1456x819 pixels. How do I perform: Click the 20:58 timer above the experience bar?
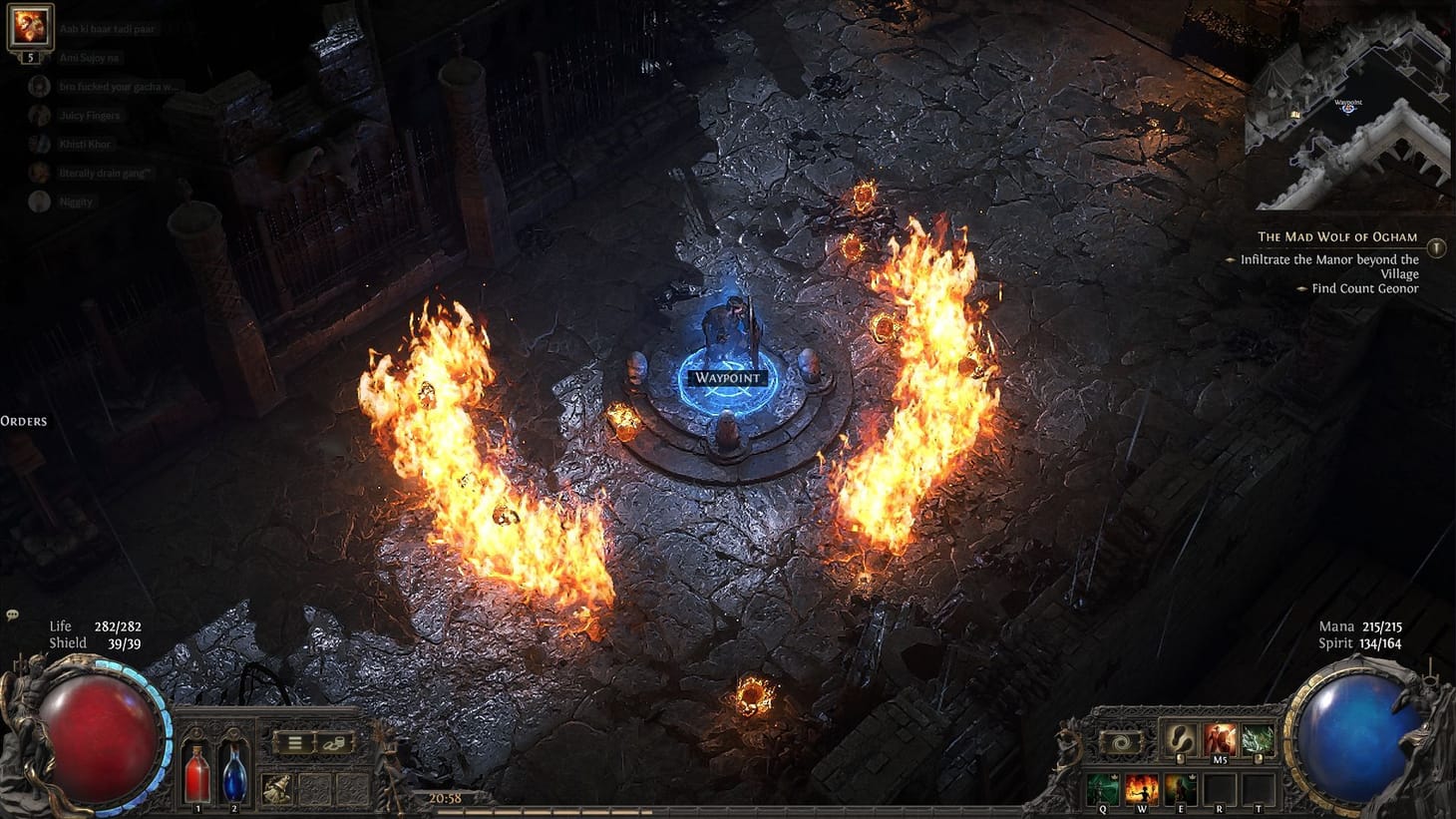coord(444,797)
